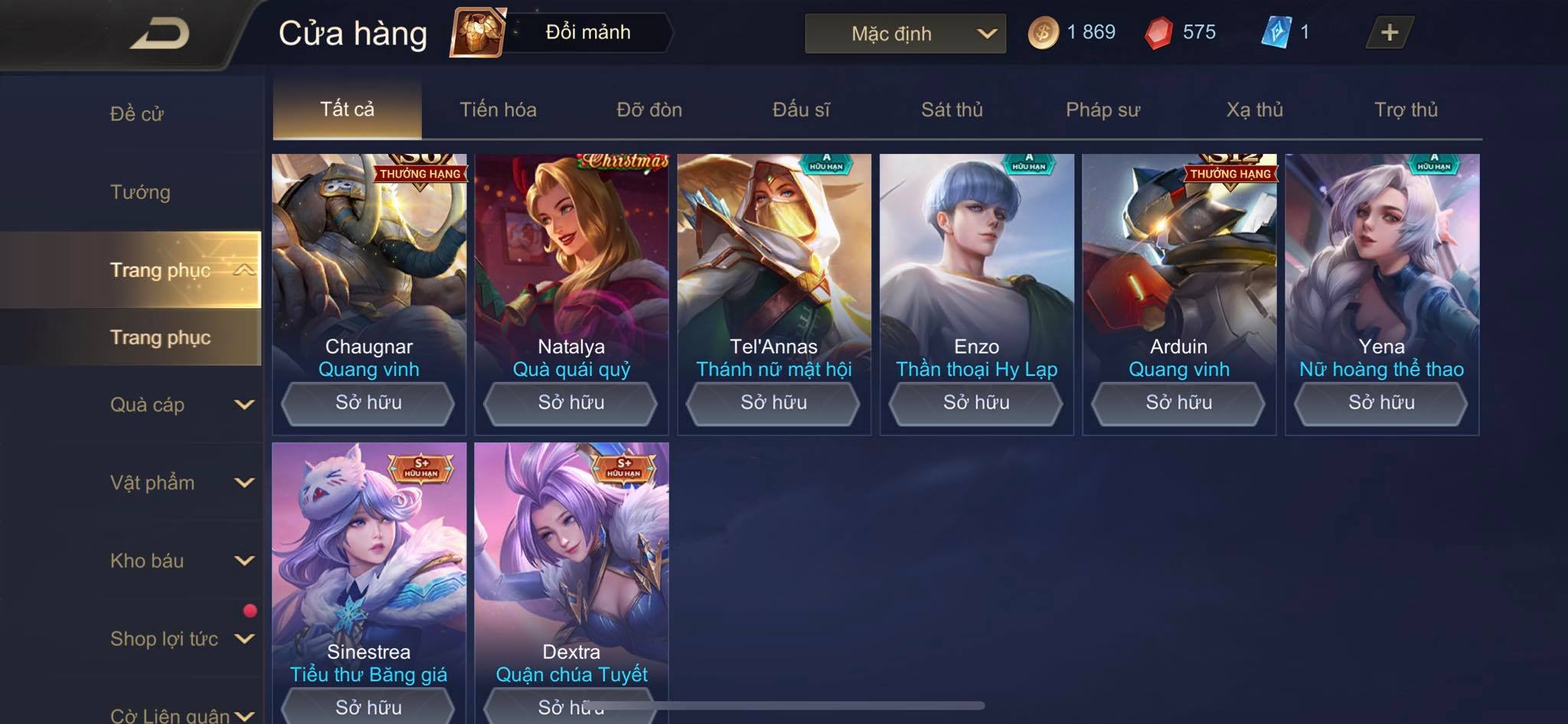Viewport: 1568px width, 724px height.
Task: Open the Đổi mảnh exchange
Action: 562,32
